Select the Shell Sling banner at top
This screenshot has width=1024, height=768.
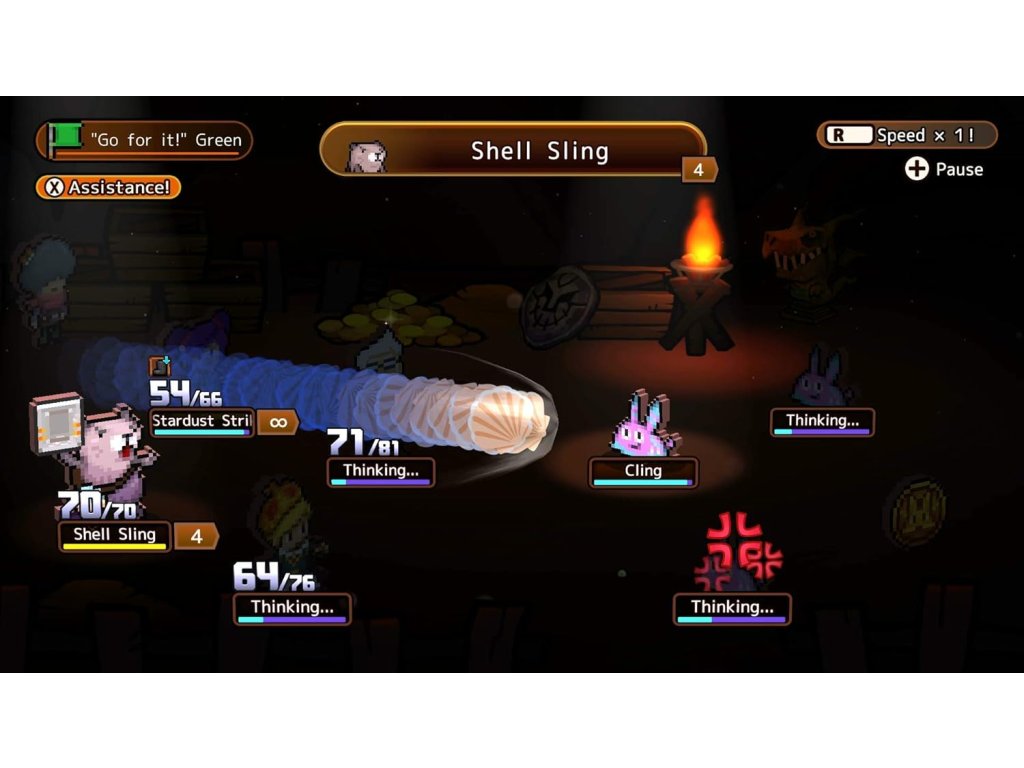click(513, 151)
